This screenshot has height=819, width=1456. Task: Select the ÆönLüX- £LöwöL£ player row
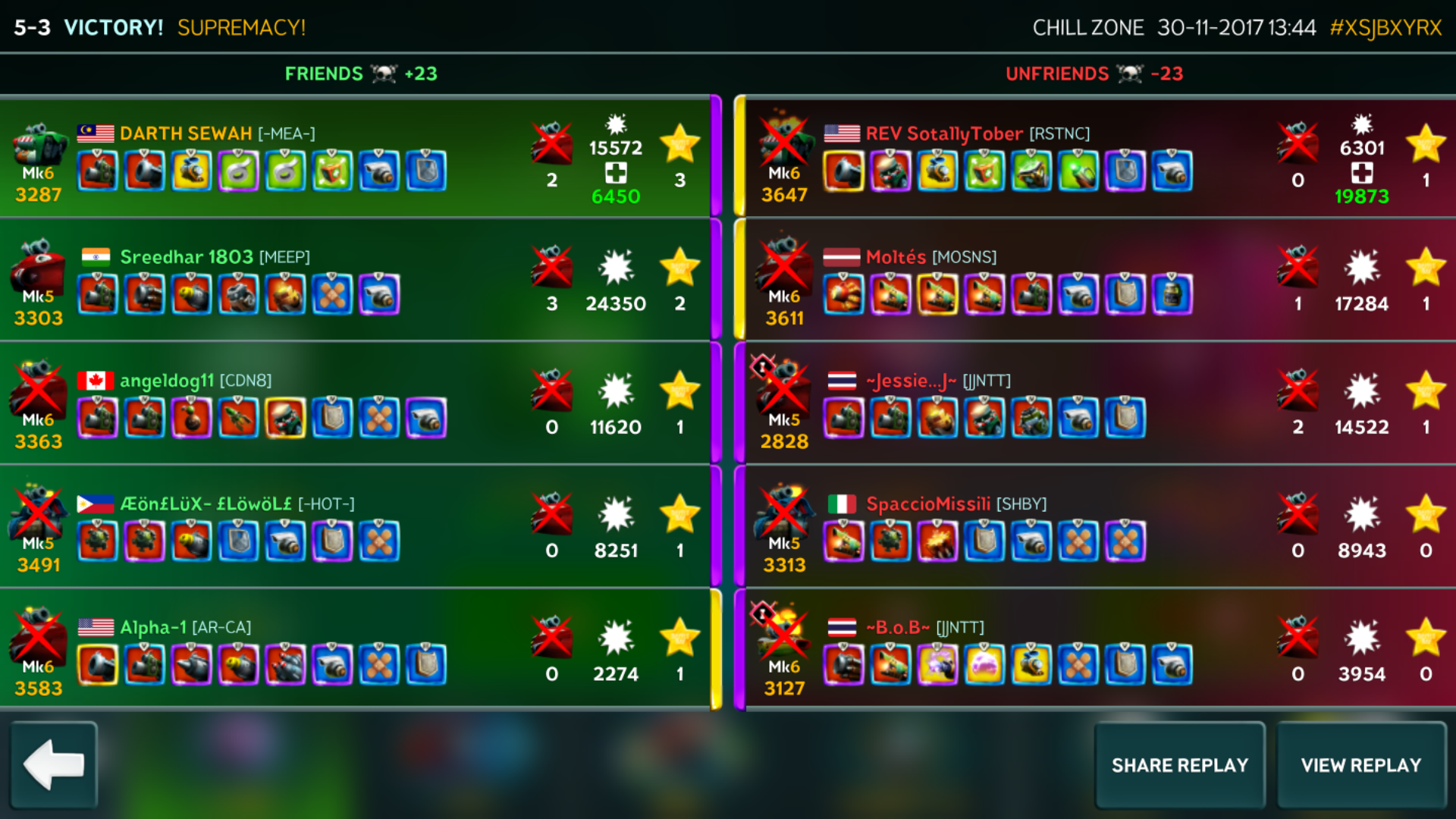[x=355, y=528]
